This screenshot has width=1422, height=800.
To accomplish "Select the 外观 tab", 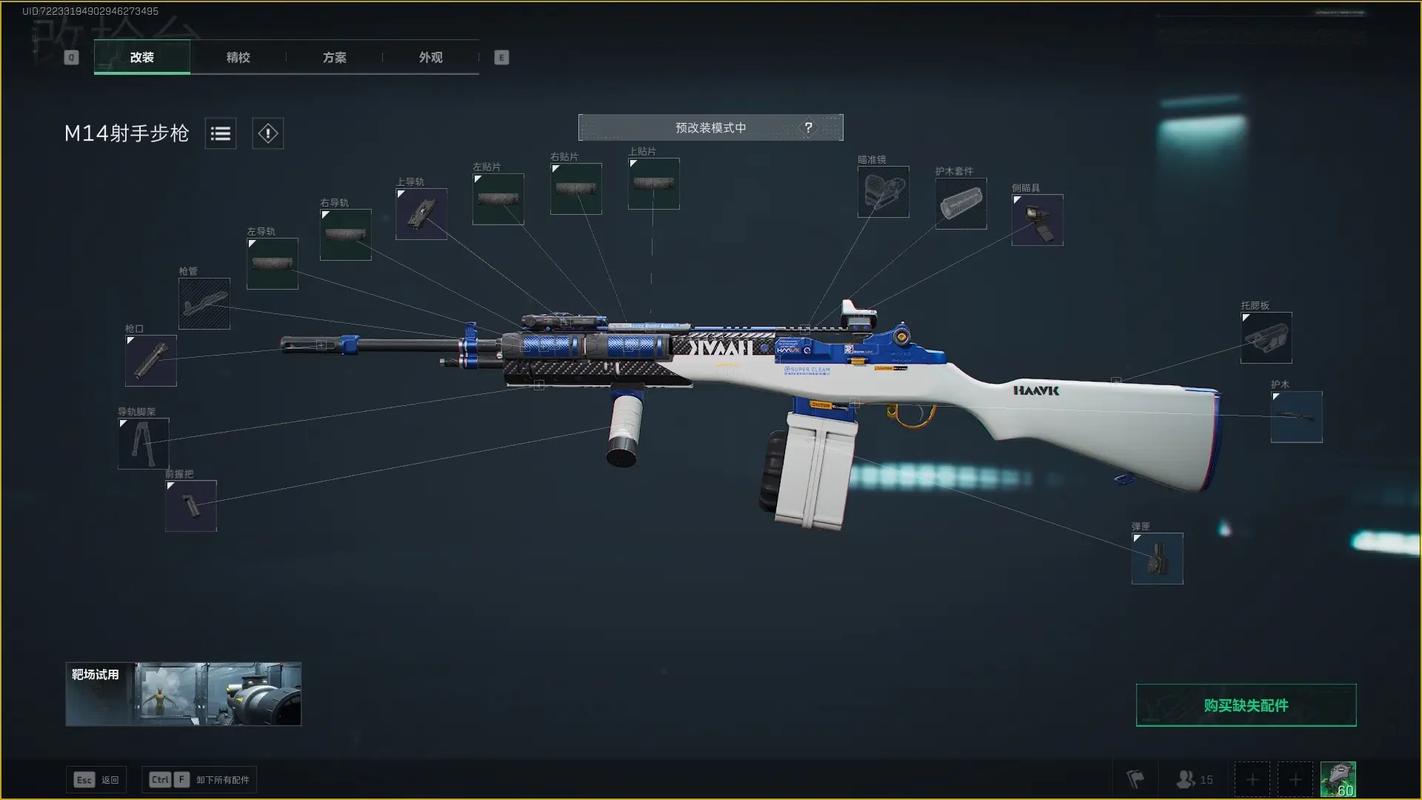I will pos(430,57).
